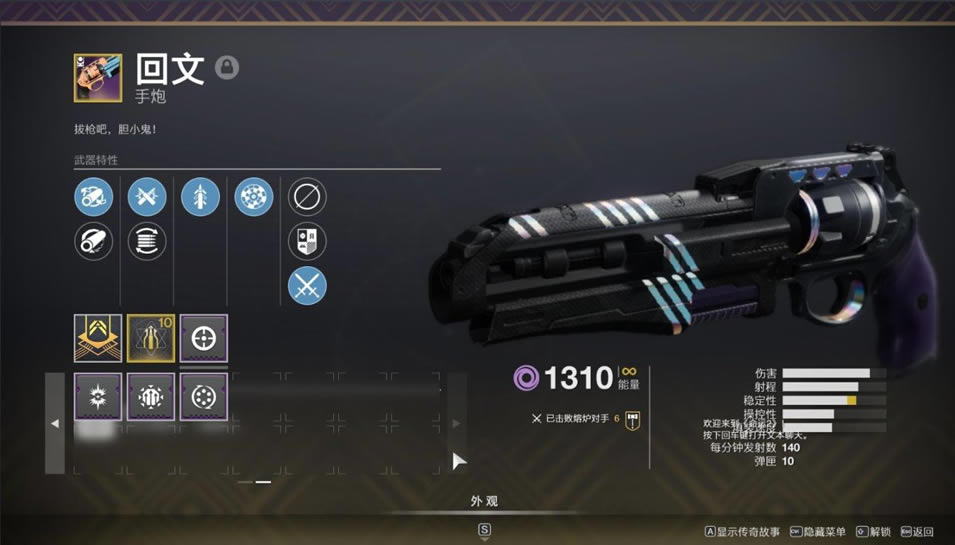Page the mod list left
The height and width of the screenshot is (545, 955).
pyautogui.click(x=55, y=423)
